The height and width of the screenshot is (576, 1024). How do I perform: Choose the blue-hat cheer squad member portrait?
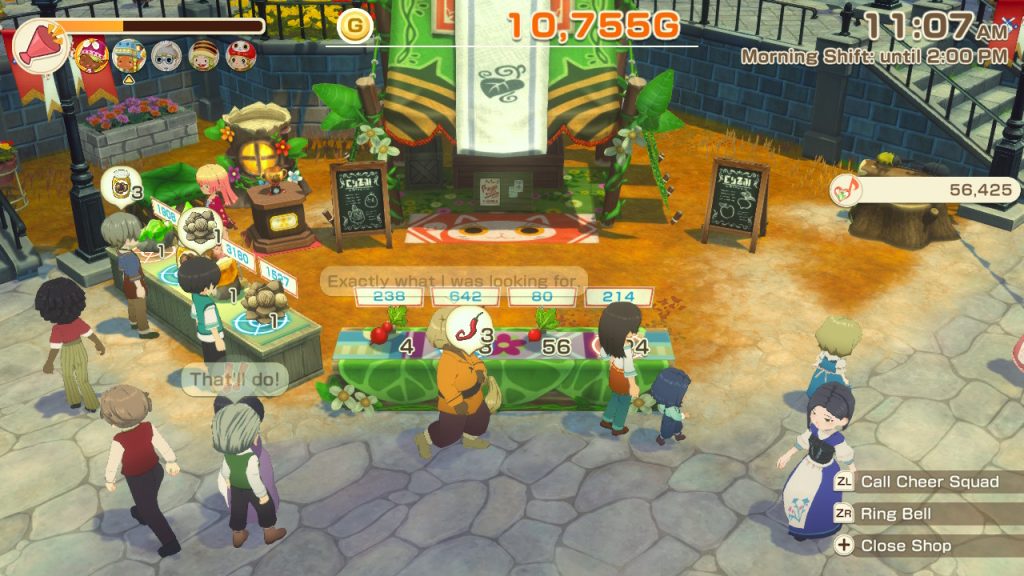click(x=129, y=55)
